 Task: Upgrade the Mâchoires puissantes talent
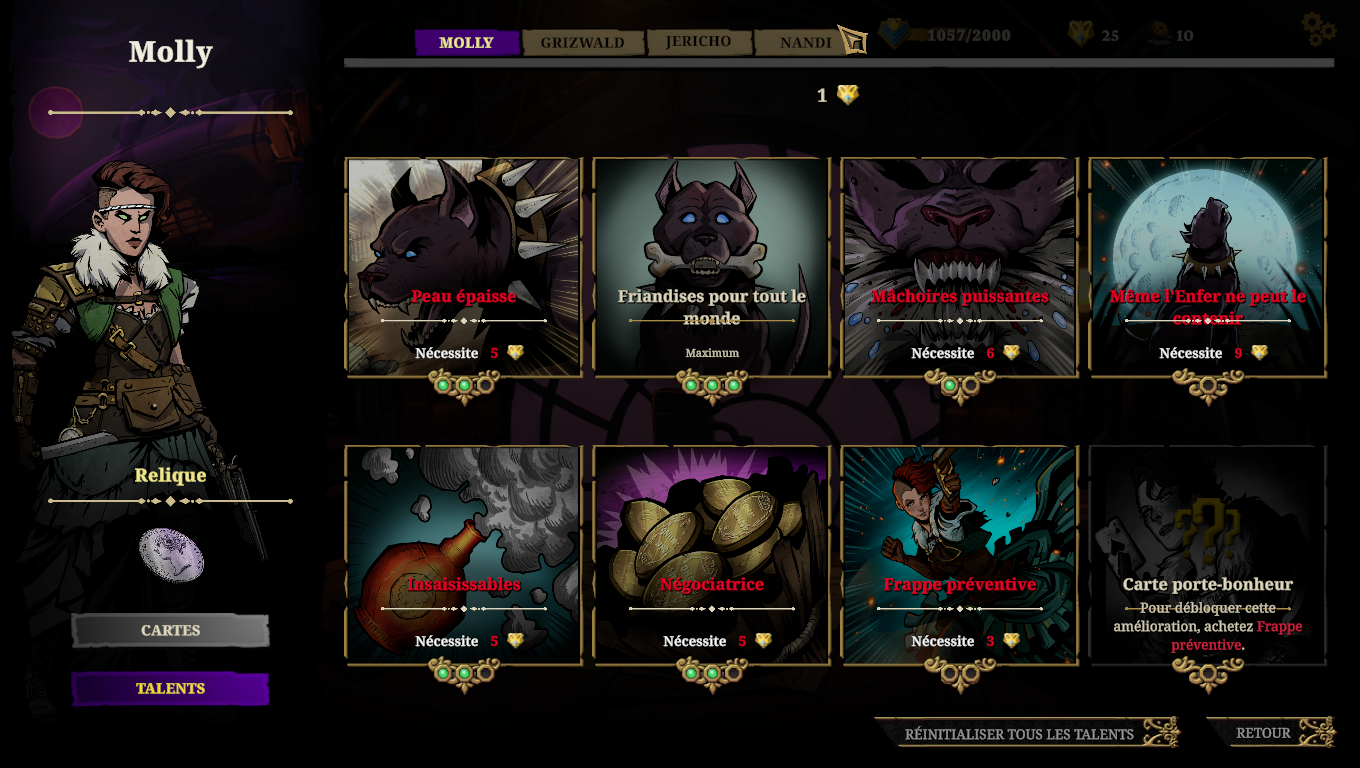tap(959, 268)
